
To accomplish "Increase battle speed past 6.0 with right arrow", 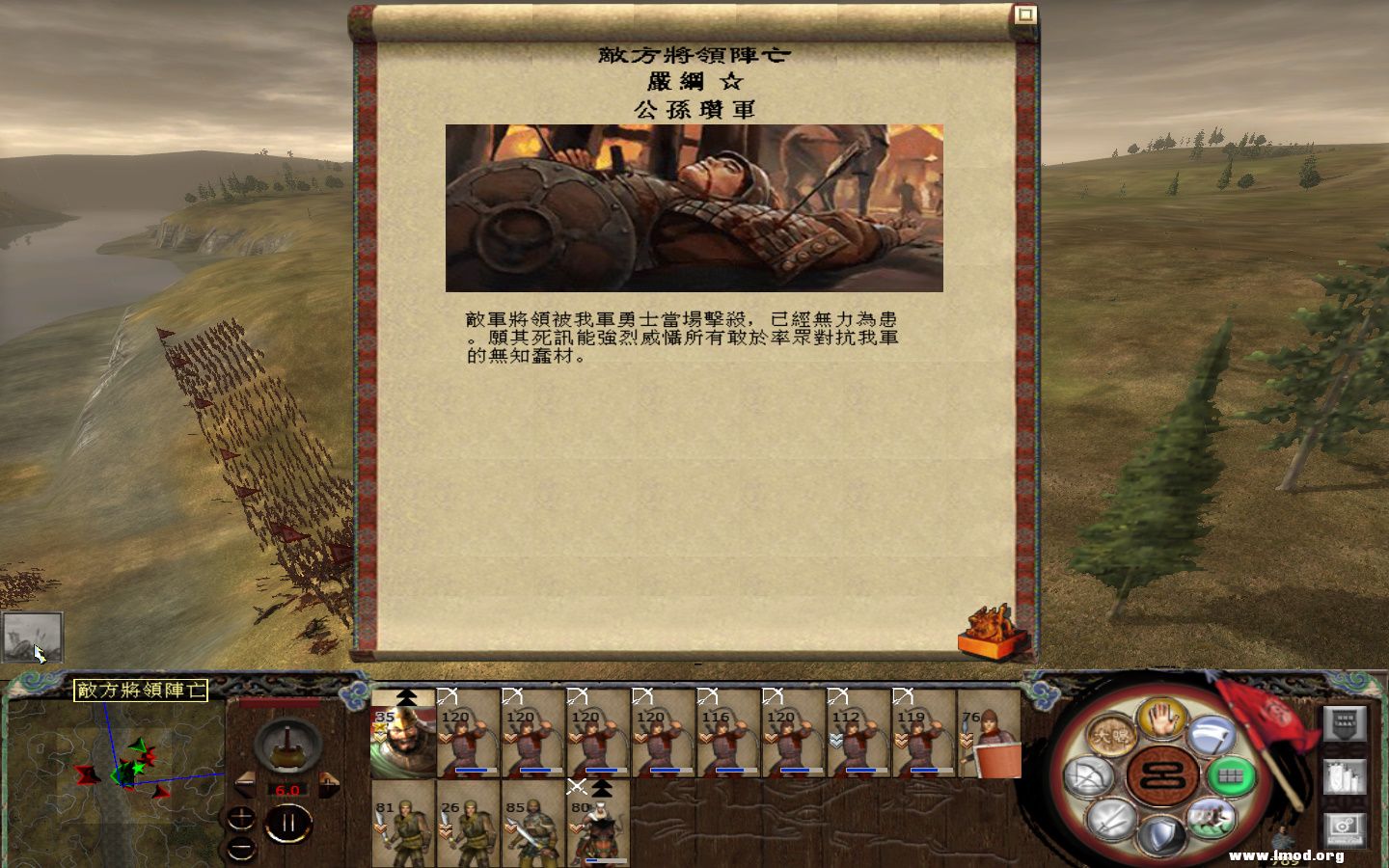I will 329,783.
